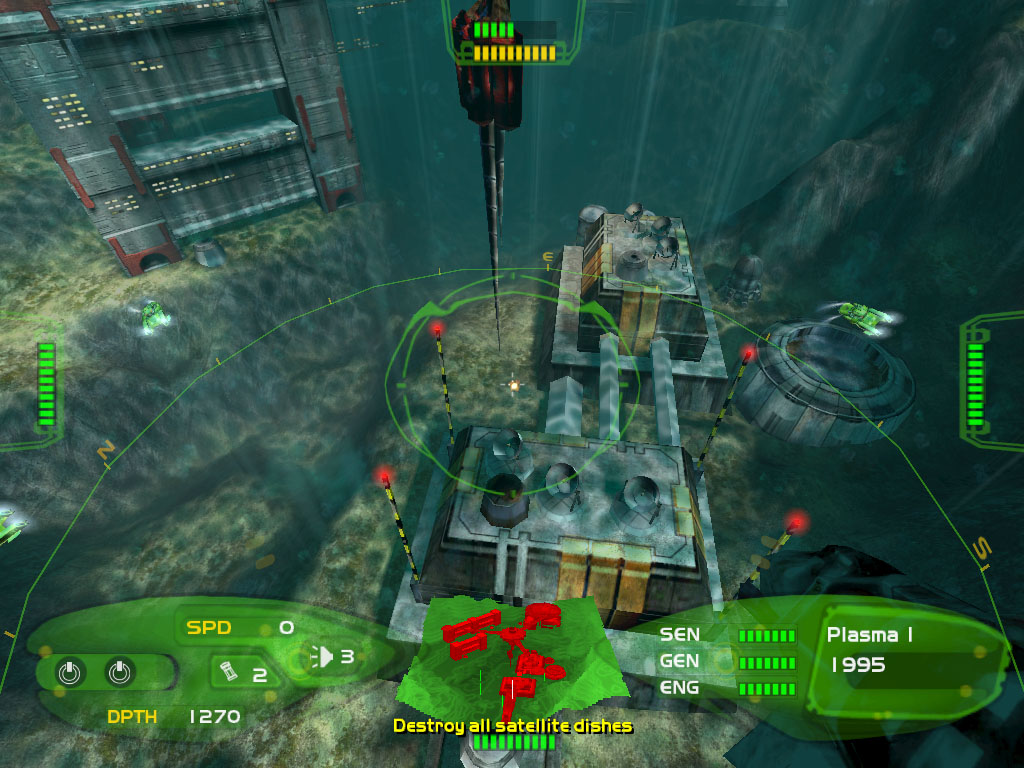
Task: Click the green 3D terrain minimap
Action: 511,655
